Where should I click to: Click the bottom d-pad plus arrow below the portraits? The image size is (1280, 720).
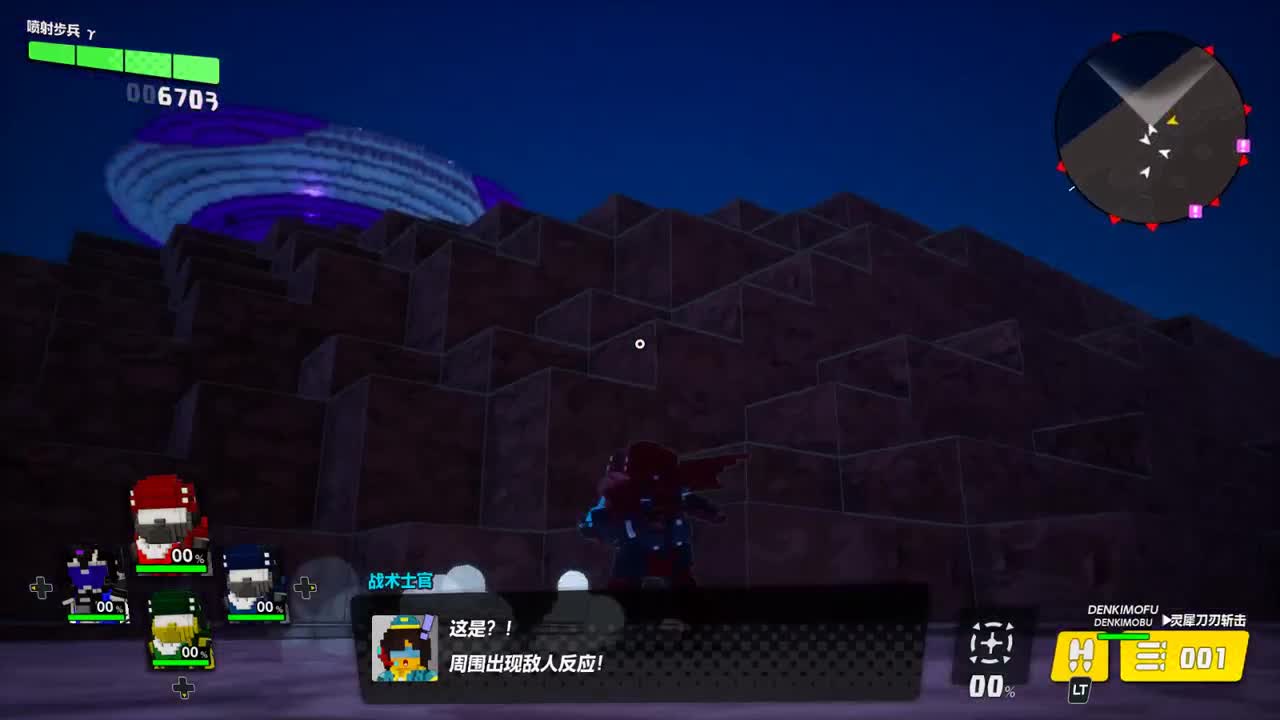click(x=183, y=686)
